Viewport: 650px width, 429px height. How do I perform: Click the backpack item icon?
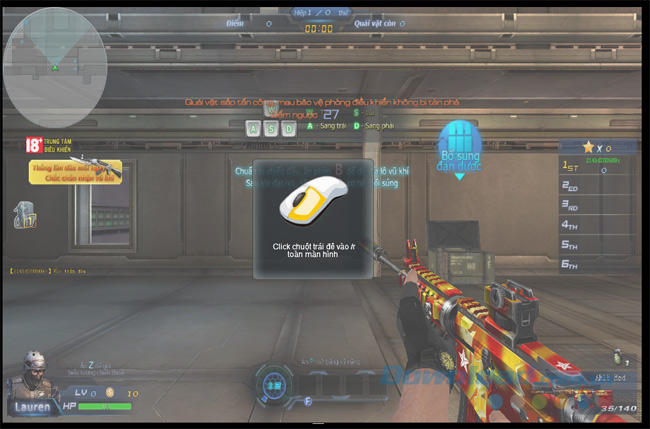(24, 213)
